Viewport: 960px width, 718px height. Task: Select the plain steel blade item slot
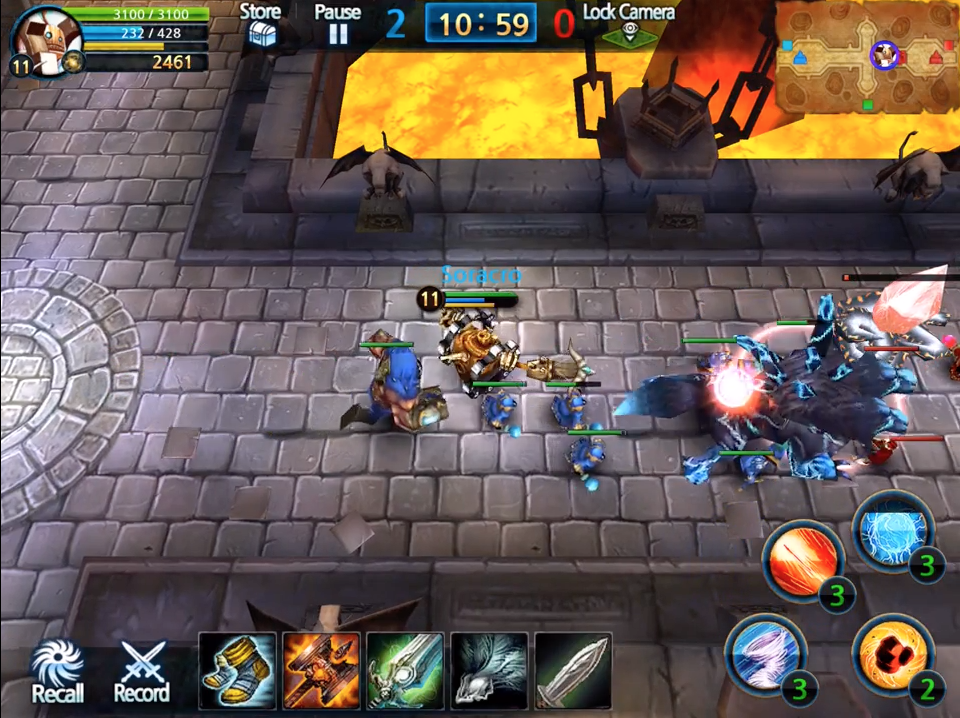point(574,671)
